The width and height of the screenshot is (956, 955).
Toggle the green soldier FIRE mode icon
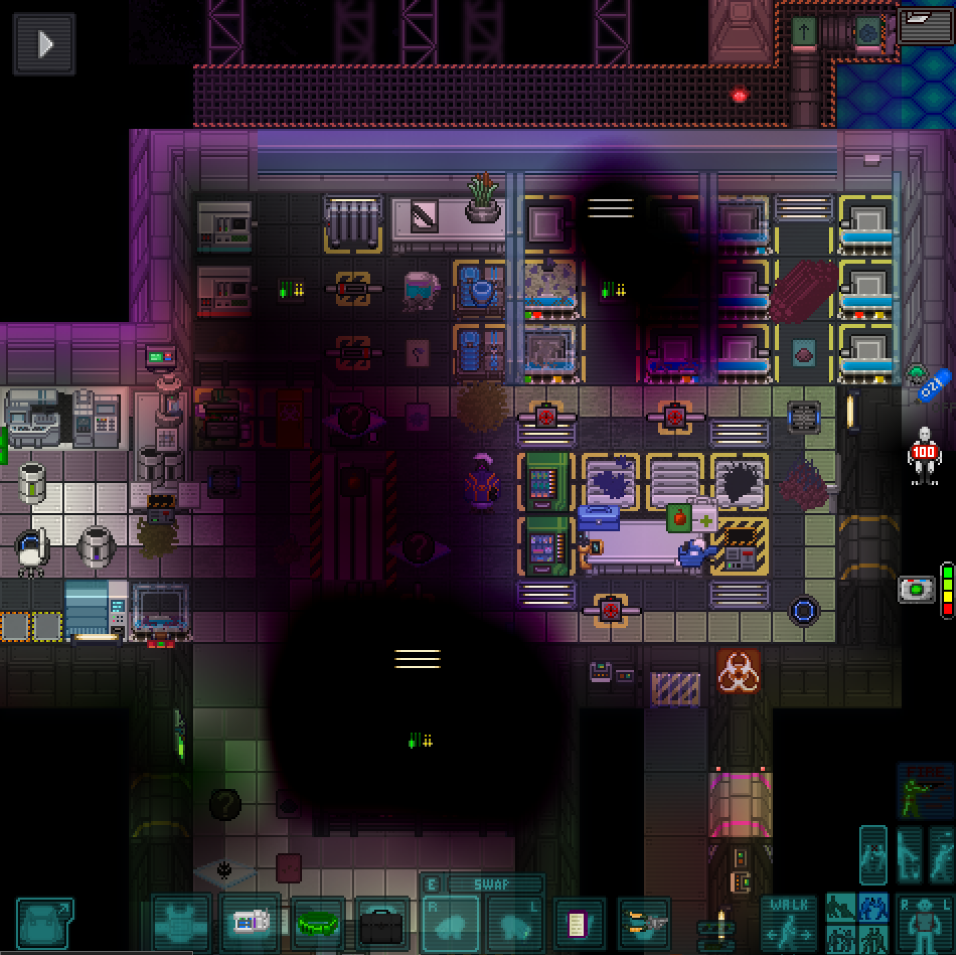pyautogui.click(x=924, y=792)
